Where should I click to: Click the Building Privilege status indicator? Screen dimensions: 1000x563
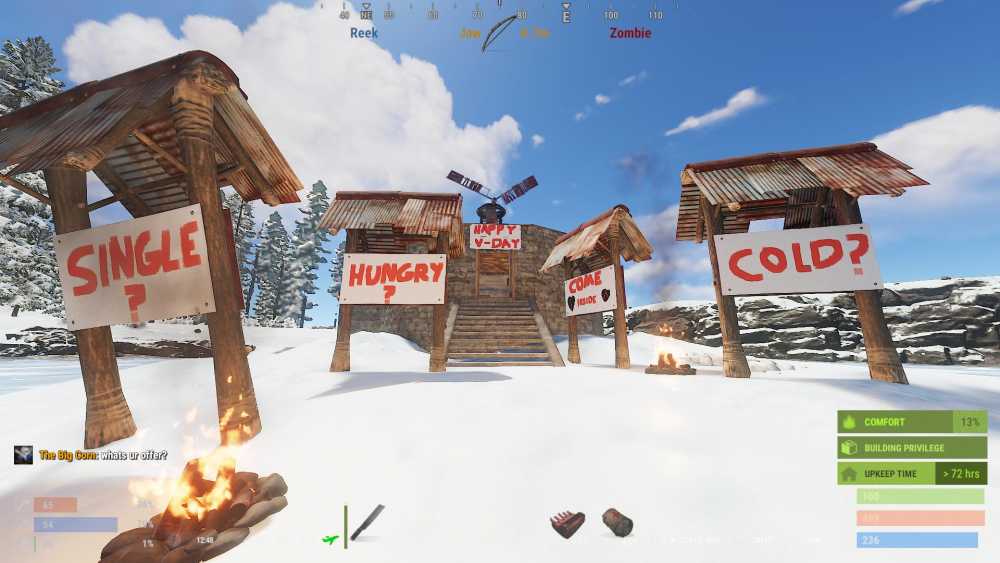(x=911, y=448)
